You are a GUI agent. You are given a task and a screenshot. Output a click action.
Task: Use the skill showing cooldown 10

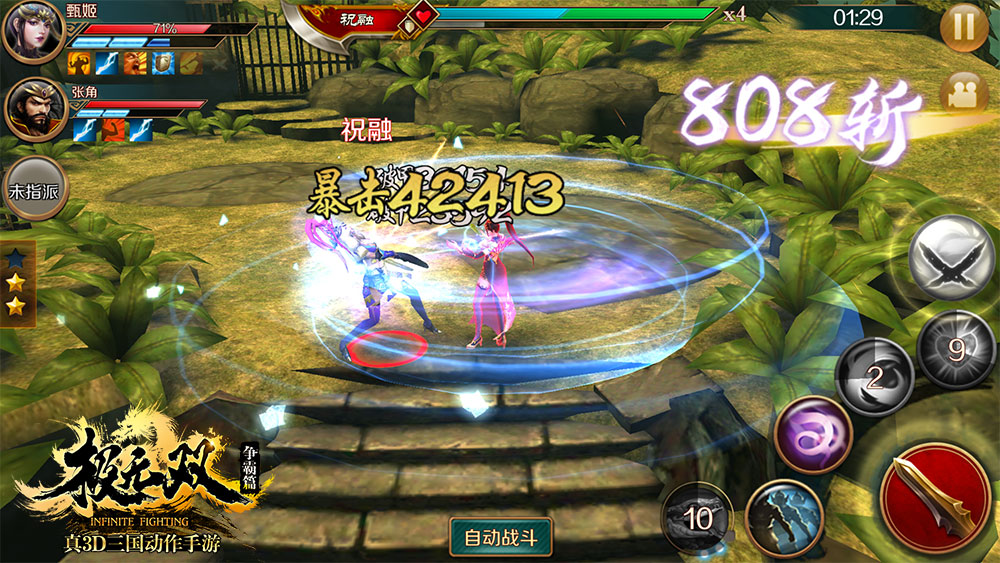tap(698, 518)
